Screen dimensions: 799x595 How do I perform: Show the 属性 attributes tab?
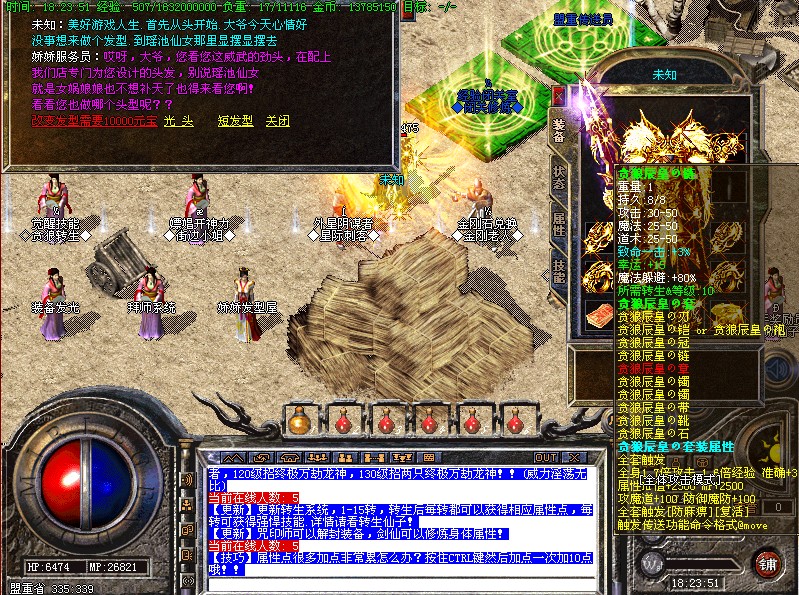(x=559, y=223)
